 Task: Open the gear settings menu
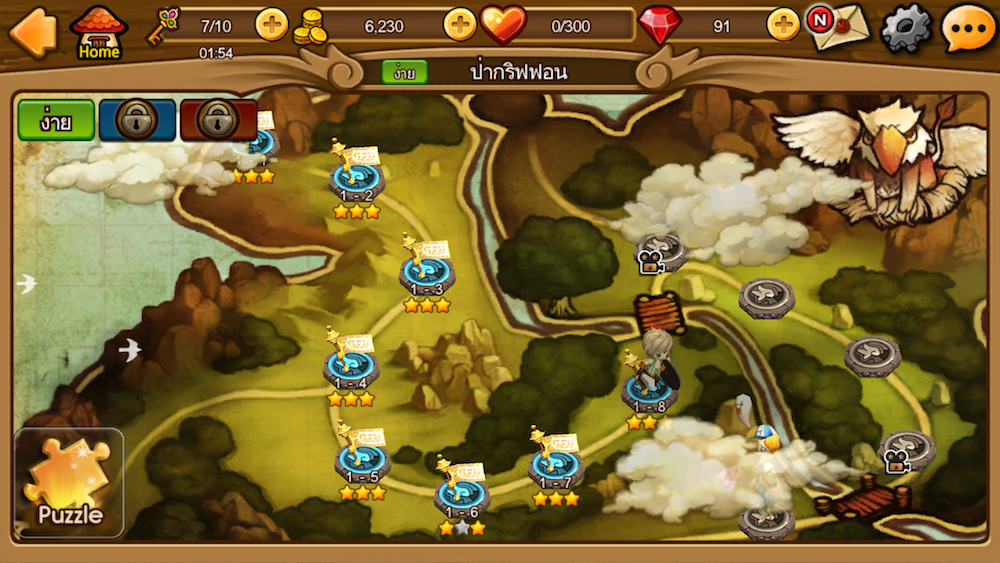905,29
